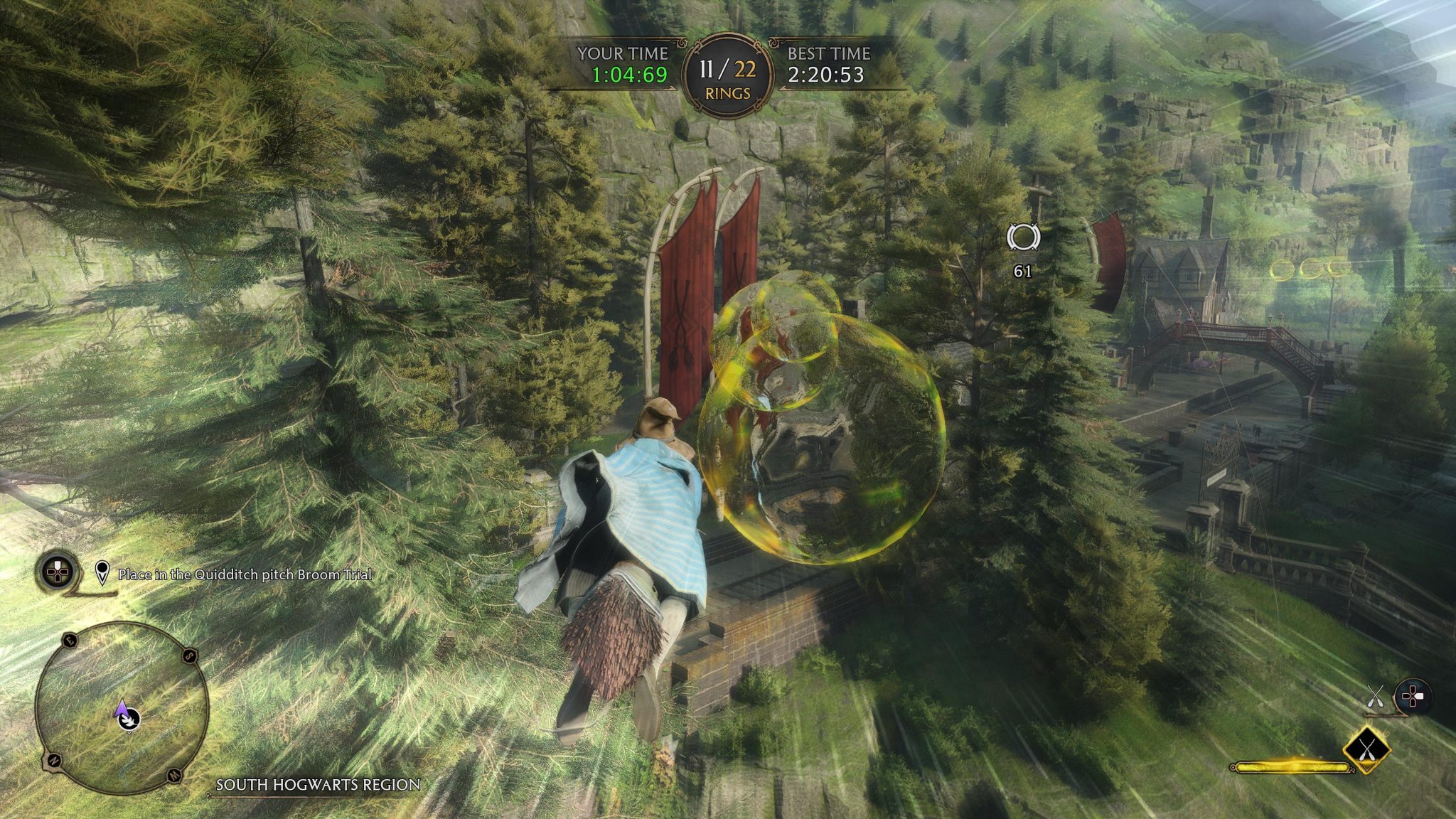Screen dimensions: 1456x819
Task: Open the E direction marker on the compass
Action: [70, 641]
